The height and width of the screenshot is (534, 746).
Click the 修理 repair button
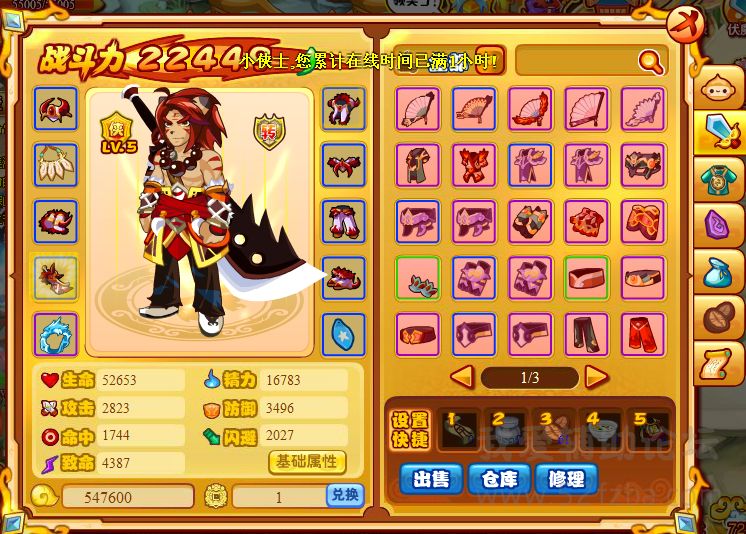567,478
